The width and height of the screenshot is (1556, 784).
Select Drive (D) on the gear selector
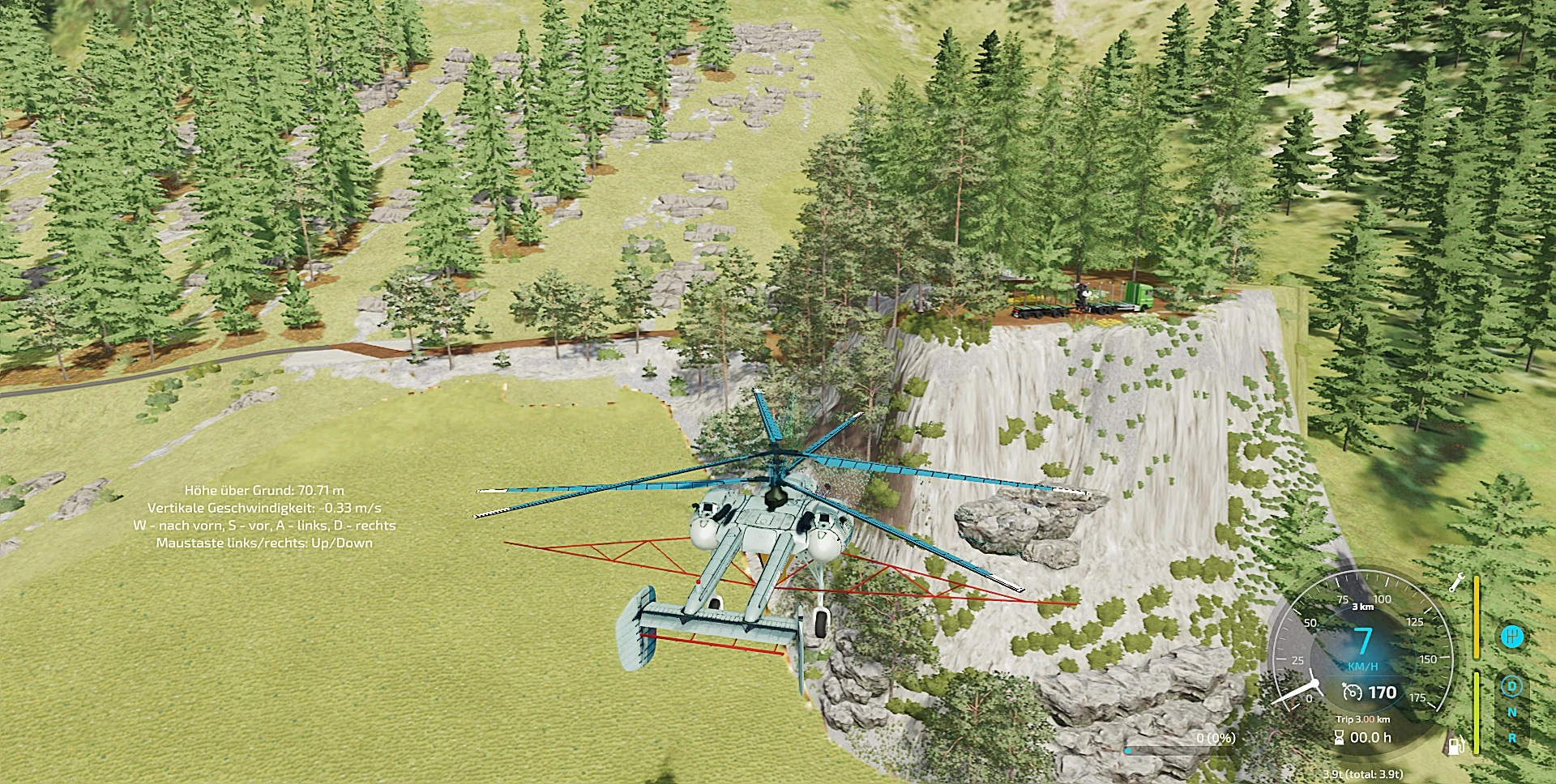coord(1511,688)
